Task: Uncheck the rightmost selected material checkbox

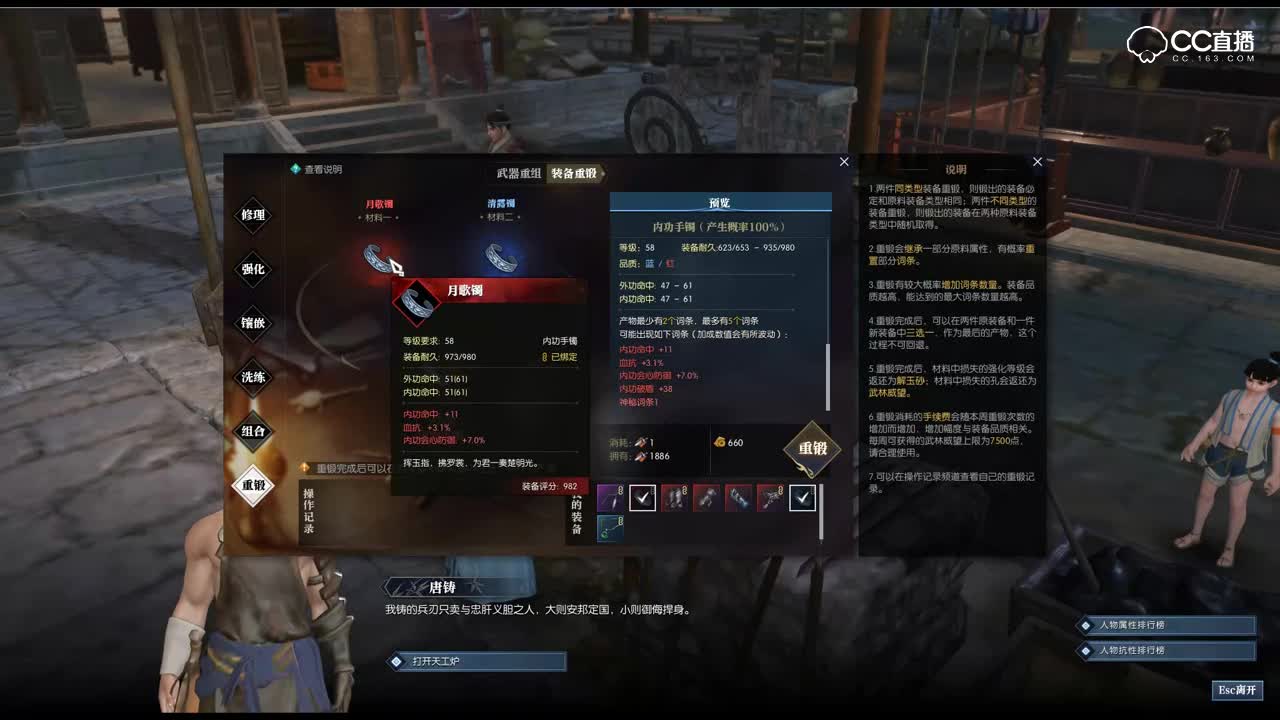Action: (x=802, y=498)
